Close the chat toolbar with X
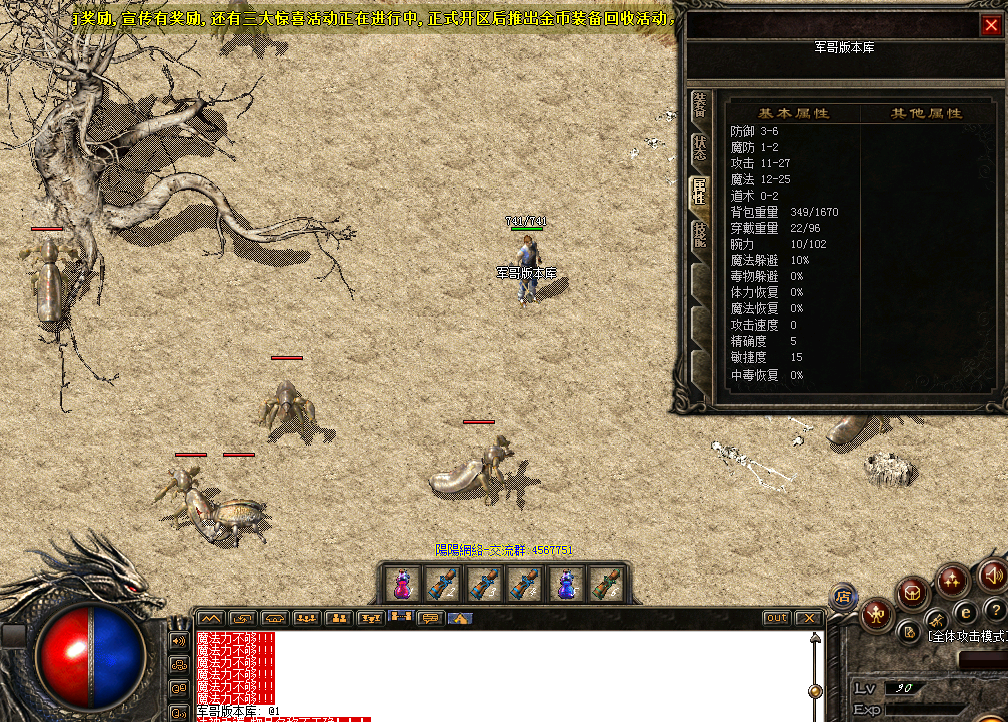The width and height of the screenshot is (1008, 722). 808,618
